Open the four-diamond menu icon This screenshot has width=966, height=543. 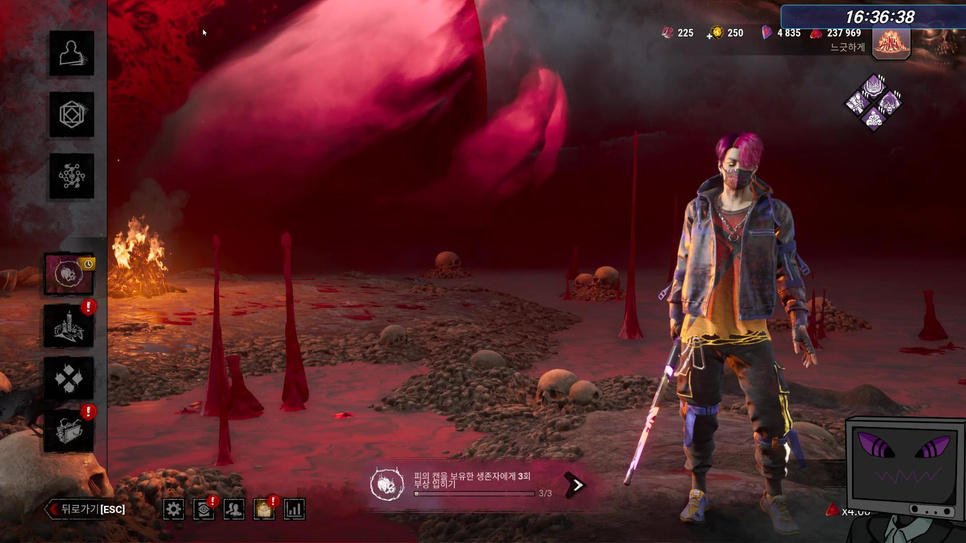click(69, 378)
